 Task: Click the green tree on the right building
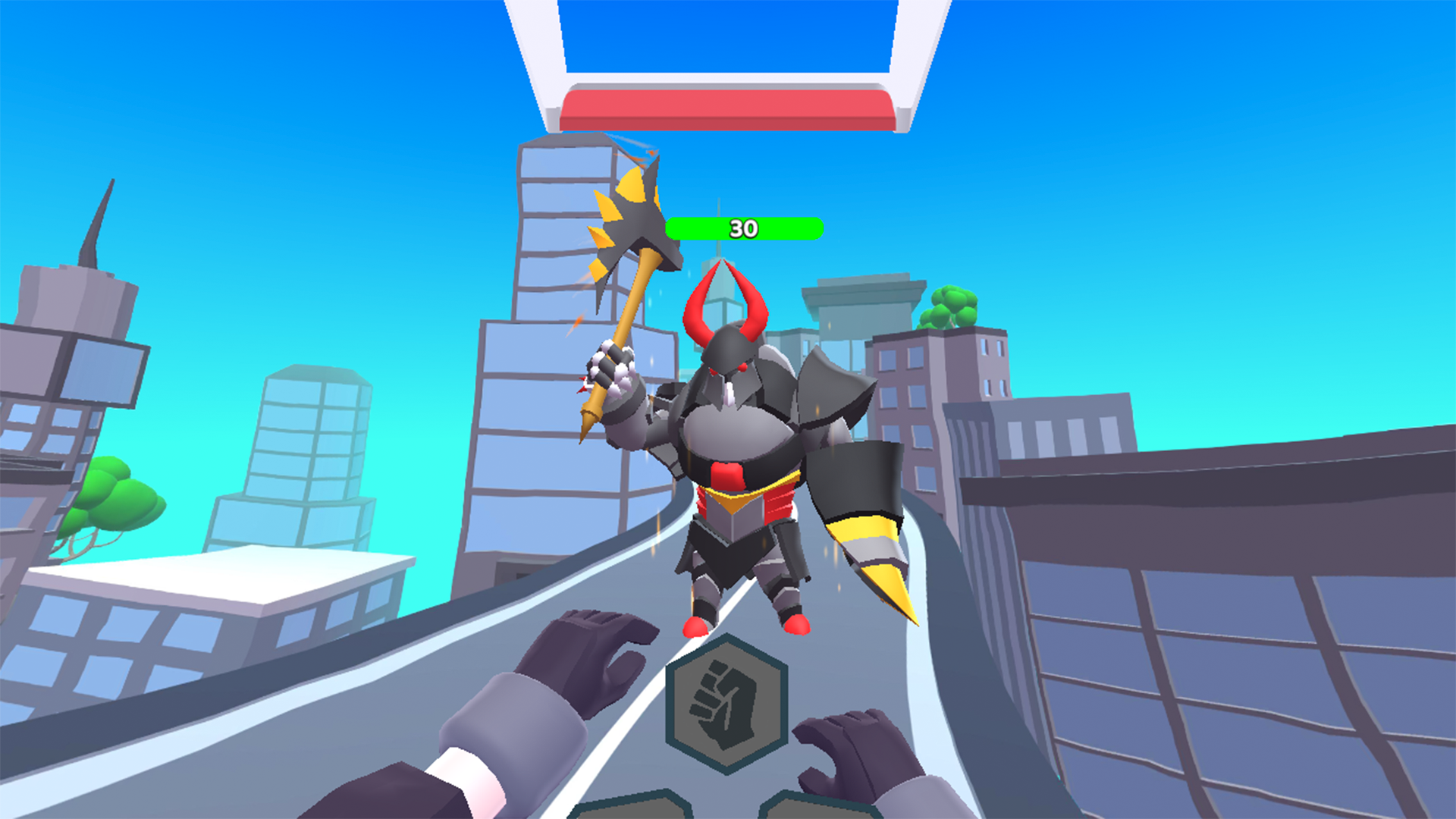coord(948,307)
